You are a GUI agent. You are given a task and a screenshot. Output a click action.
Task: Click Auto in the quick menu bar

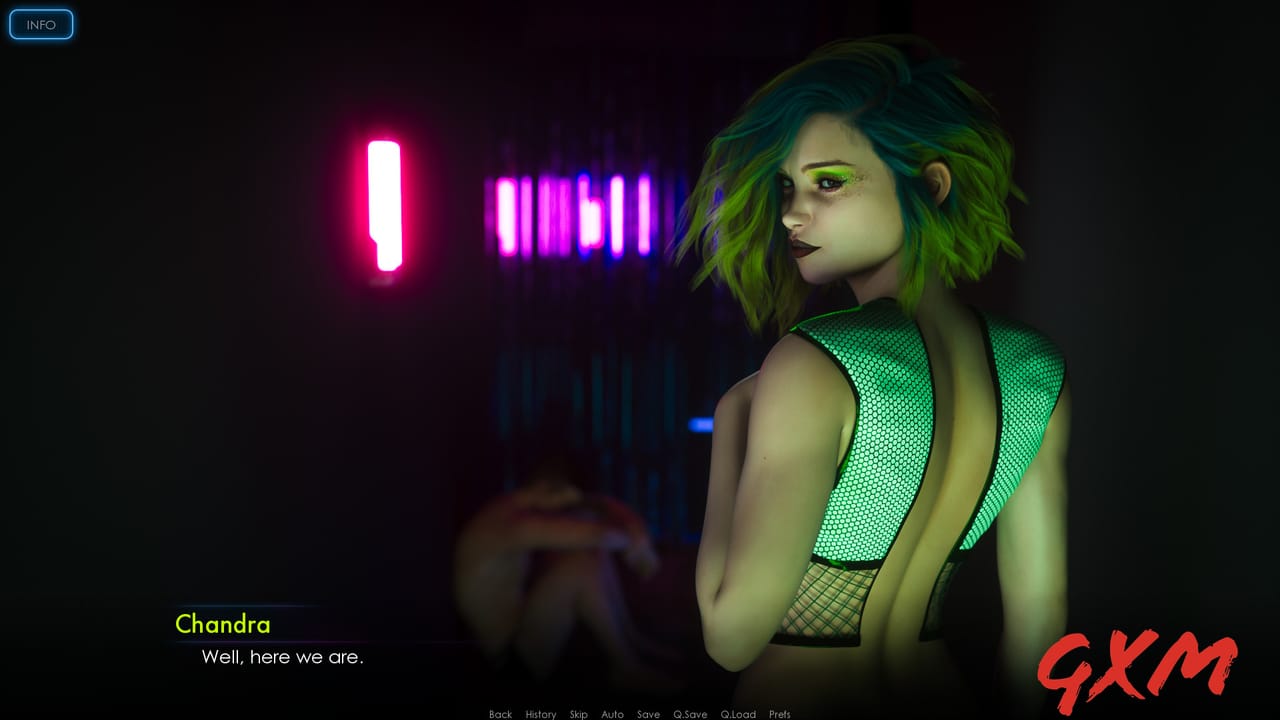point(612,714)
